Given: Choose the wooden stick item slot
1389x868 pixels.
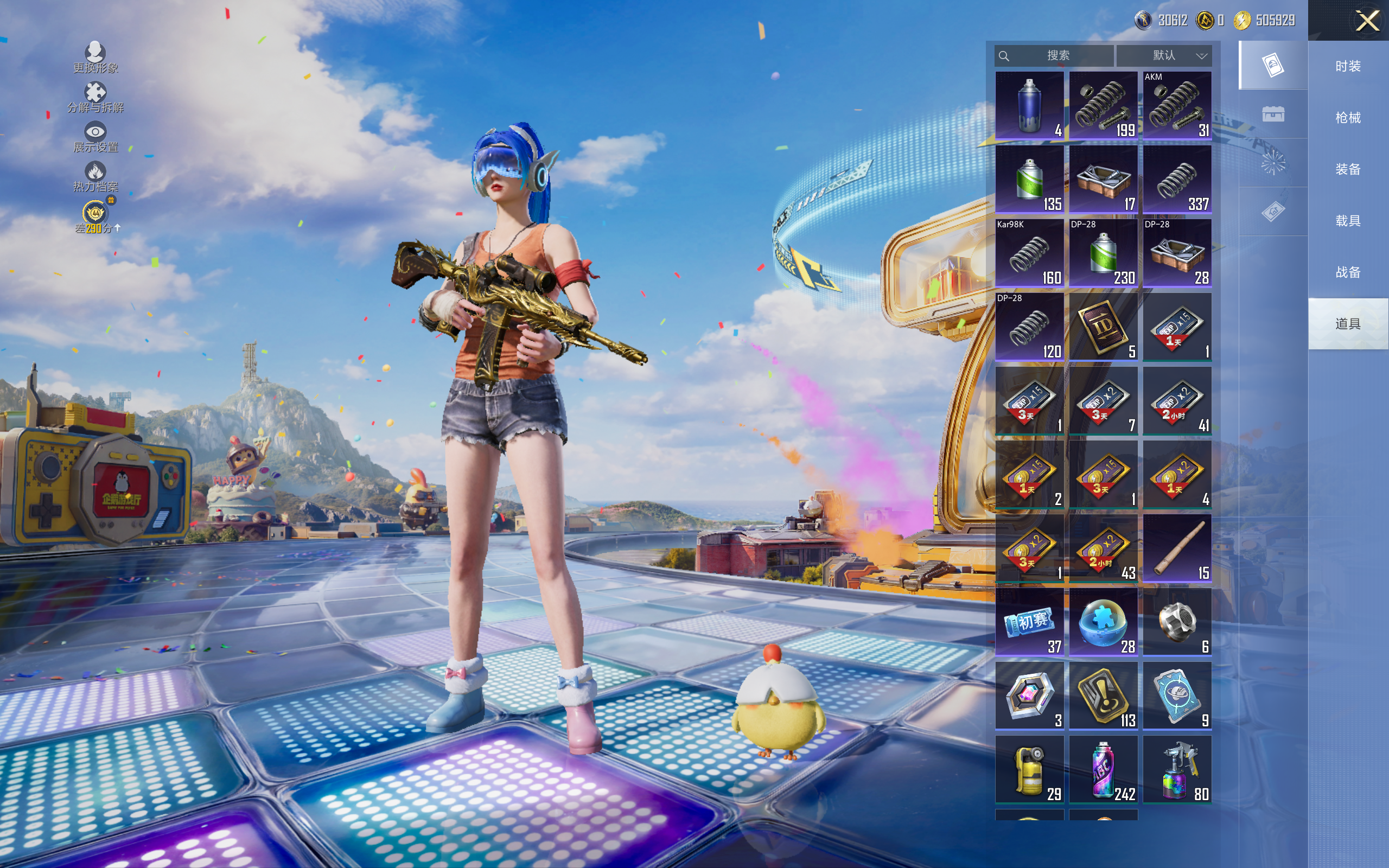Looking at the screenshot, I should [x=1177, y=548].
